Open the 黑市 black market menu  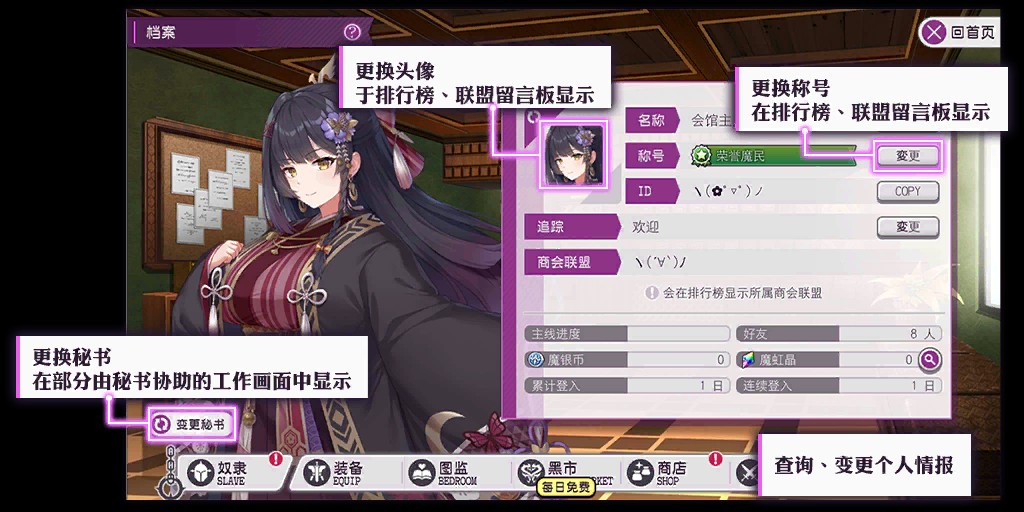(560, 470)
